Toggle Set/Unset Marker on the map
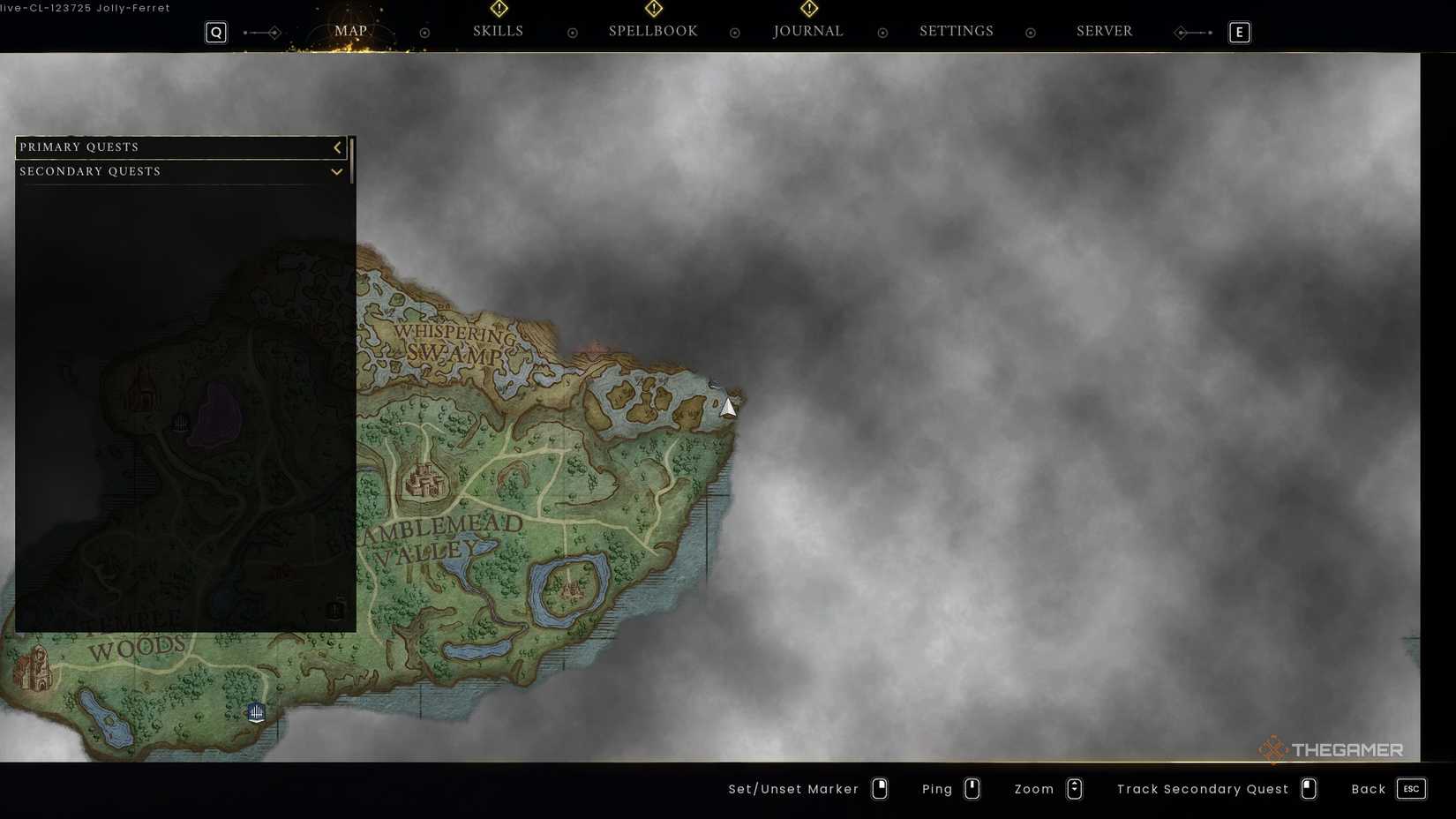The image size is (1456, 819). pyautogui.click(x=879, y=789)
